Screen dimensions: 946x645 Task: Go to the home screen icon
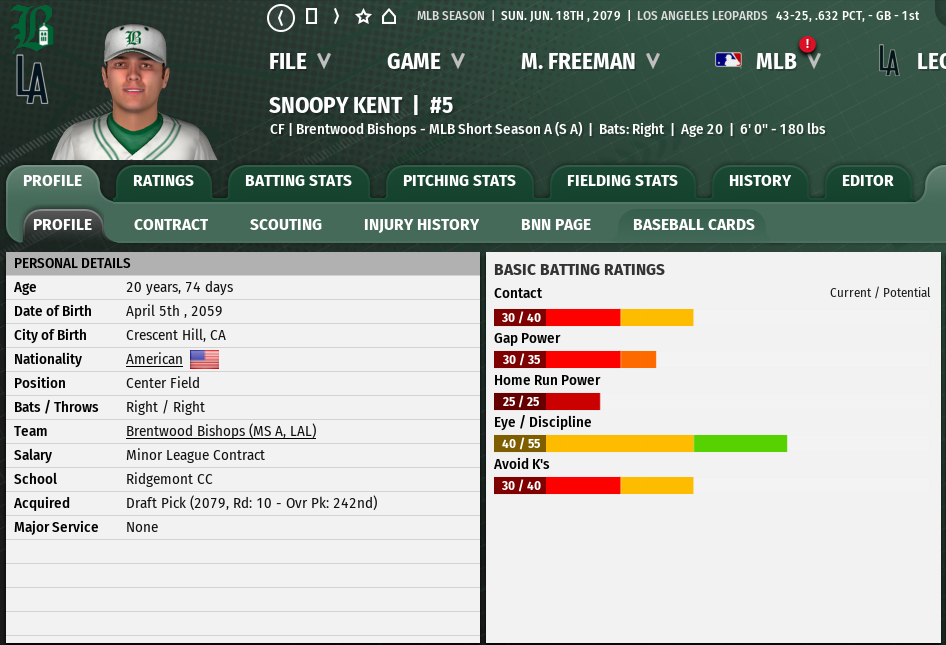[389, 17]
